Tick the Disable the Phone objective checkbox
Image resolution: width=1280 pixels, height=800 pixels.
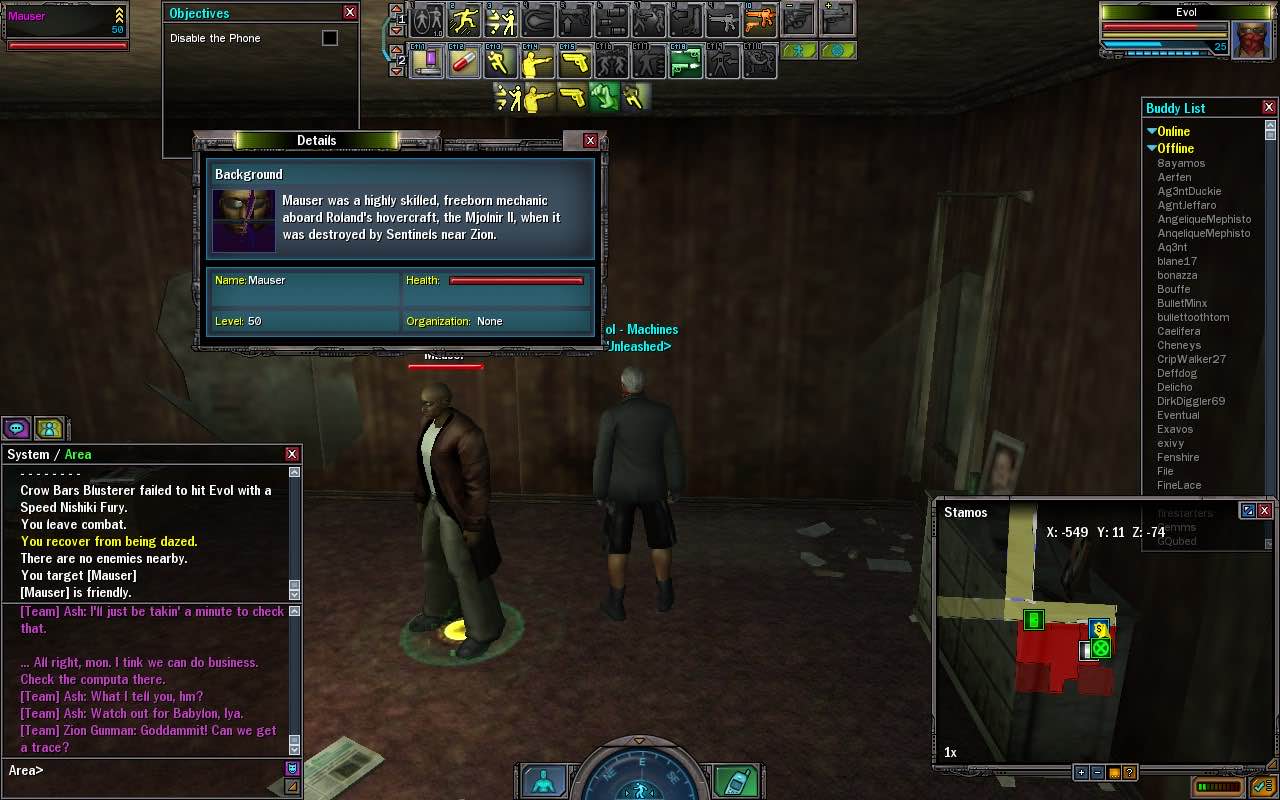(x=330, y=38)
